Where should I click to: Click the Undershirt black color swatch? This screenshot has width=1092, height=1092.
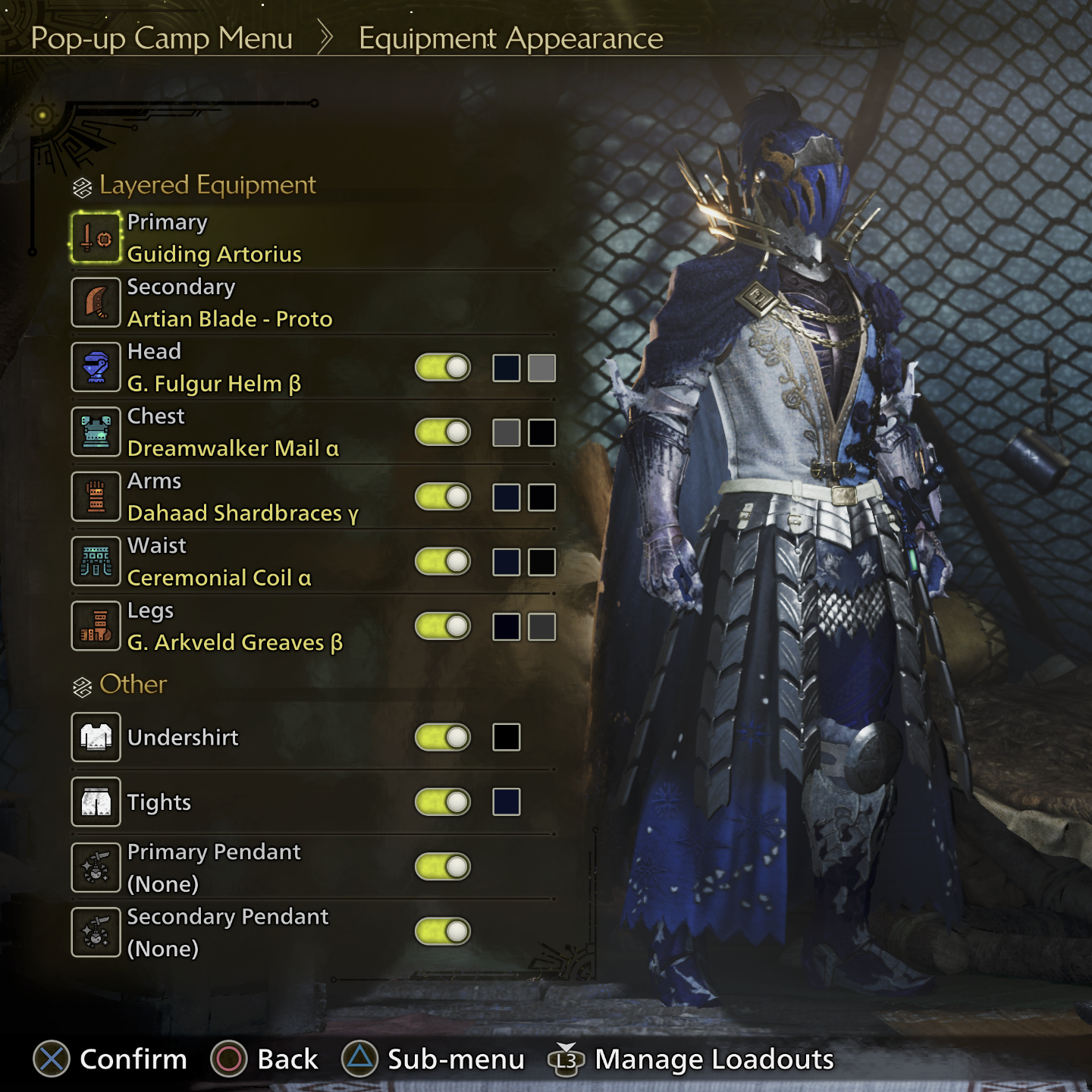click(506, 737)
